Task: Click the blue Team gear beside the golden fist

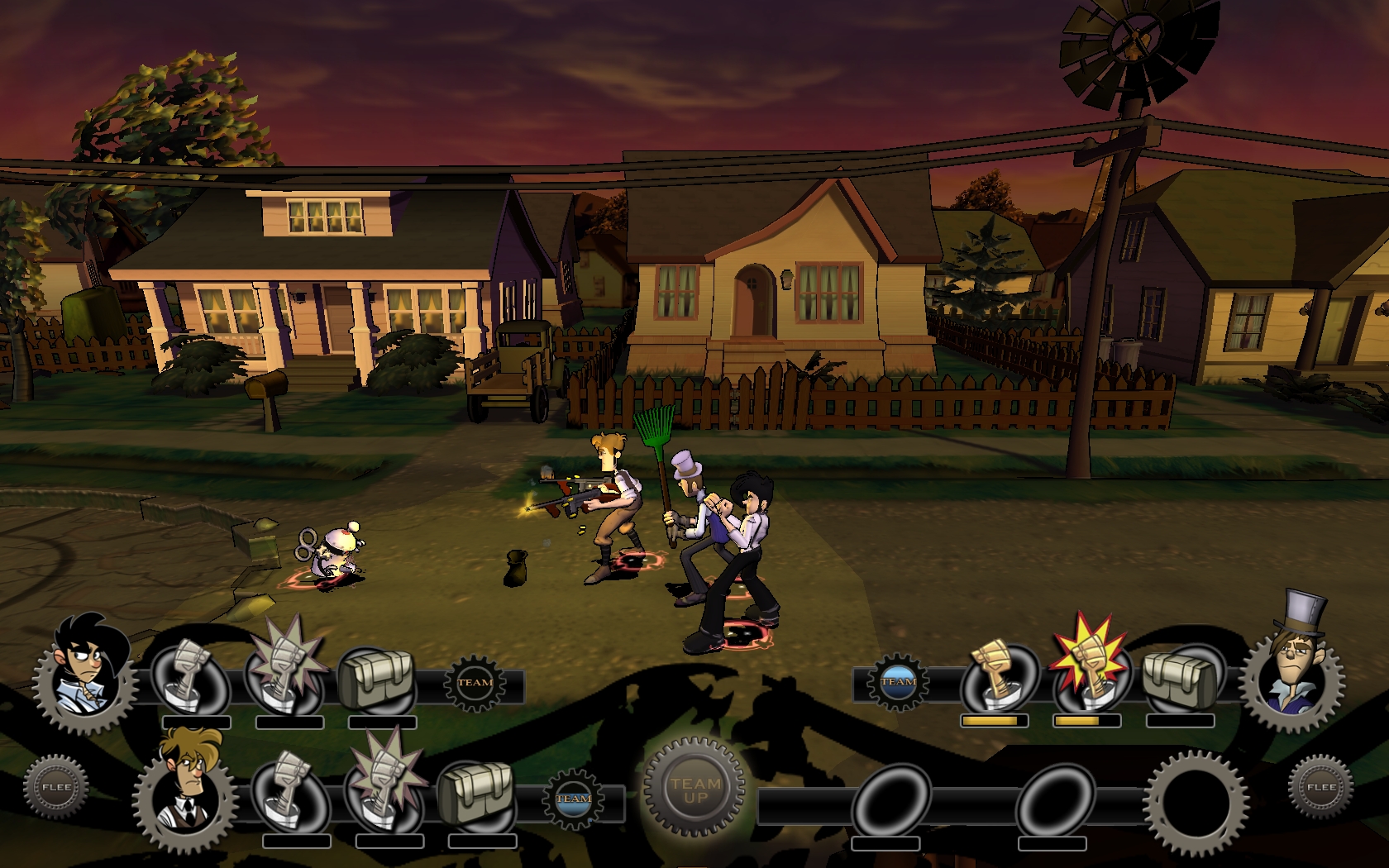Action: click(x=898, y=682)
